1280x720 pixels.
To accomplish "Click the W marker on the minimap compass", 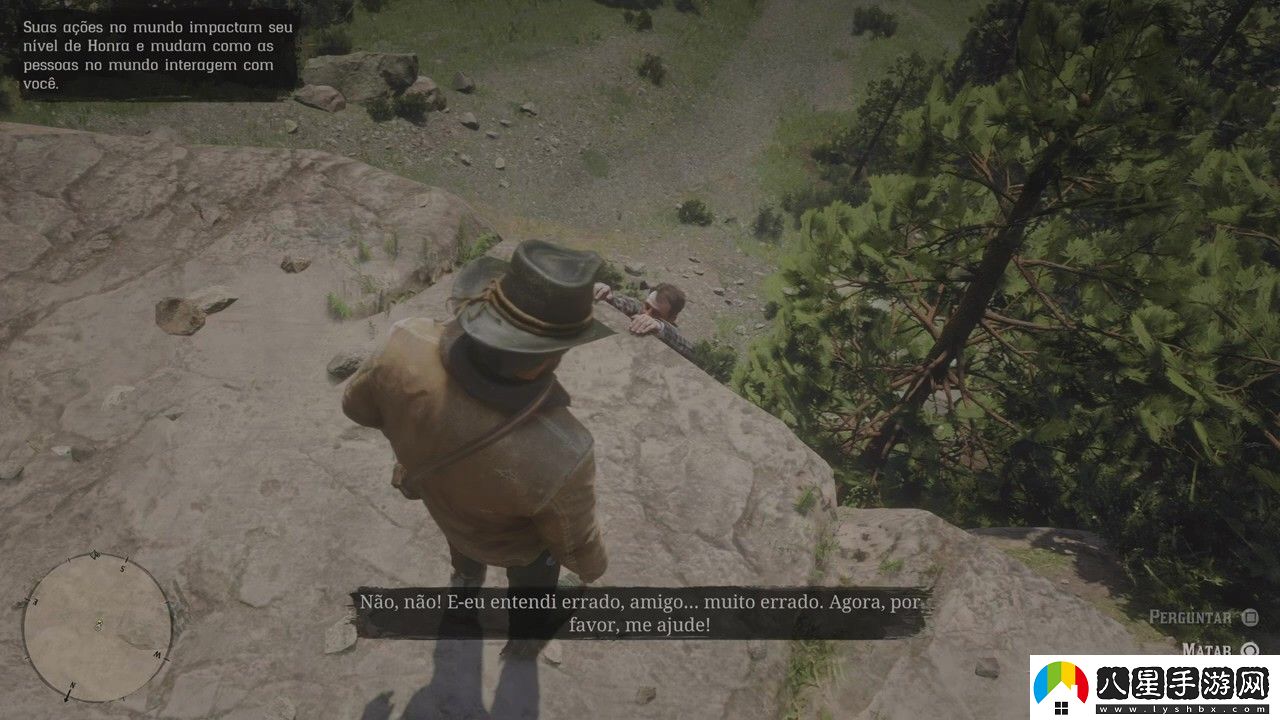I will pos(156,654).
